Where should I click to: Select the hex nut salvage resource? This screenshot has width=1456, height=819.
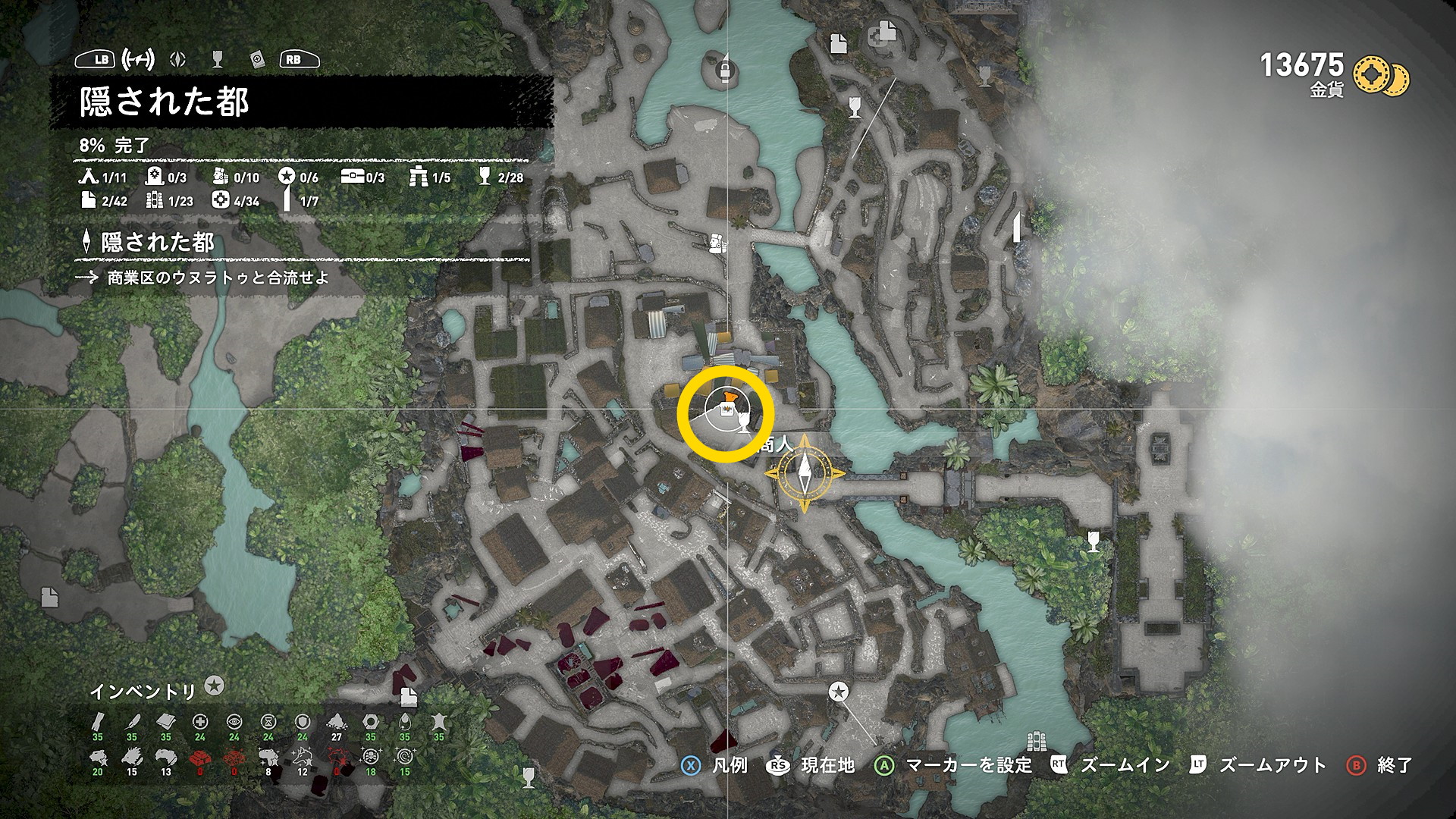click(x=370, y=721)
